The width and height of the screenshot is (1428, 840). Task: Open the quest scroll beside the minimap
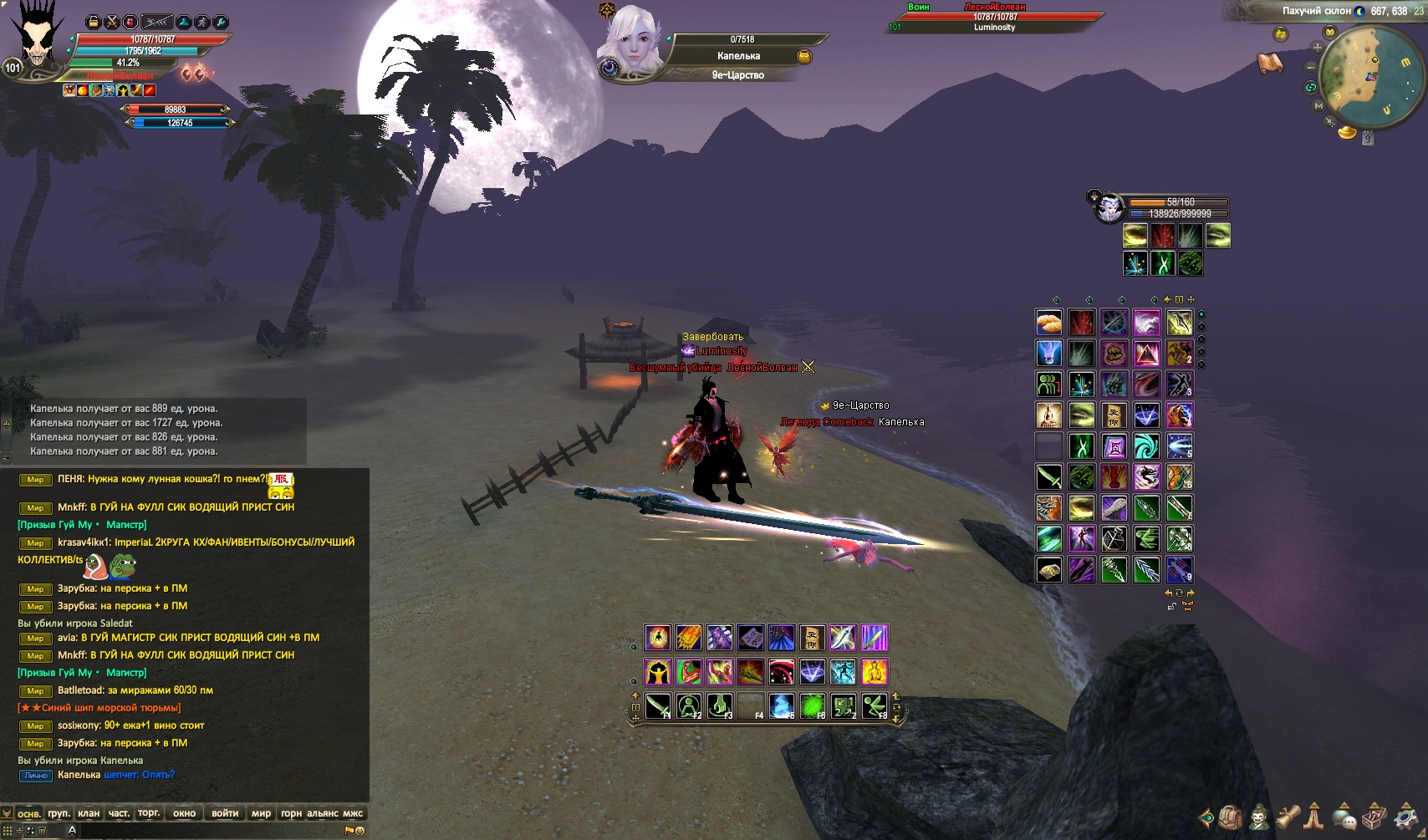[1270, 63]
